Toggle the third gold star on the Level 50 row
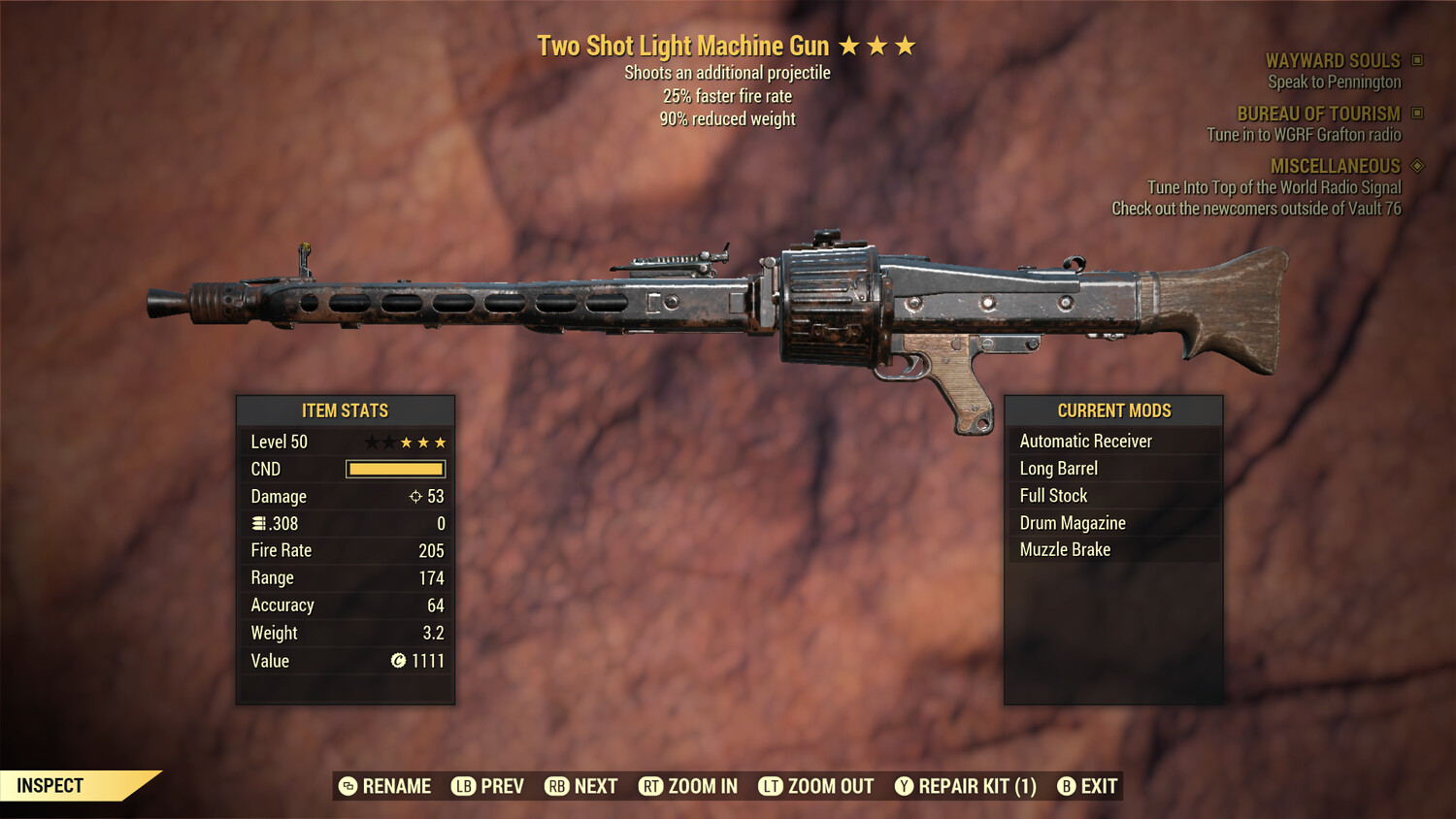1456x819 pixels. [x=408, y=442]
